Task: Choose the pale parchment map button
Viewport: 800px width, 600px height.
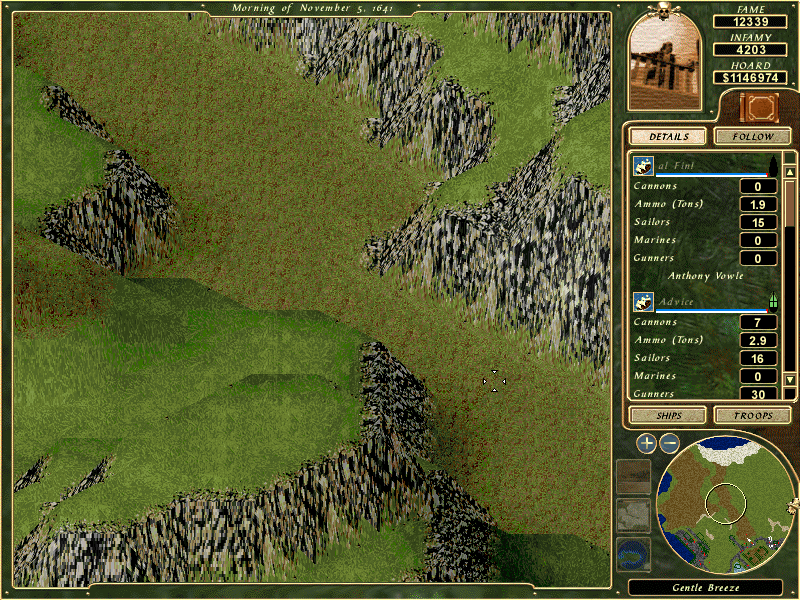Action: (x=634, y=515)
